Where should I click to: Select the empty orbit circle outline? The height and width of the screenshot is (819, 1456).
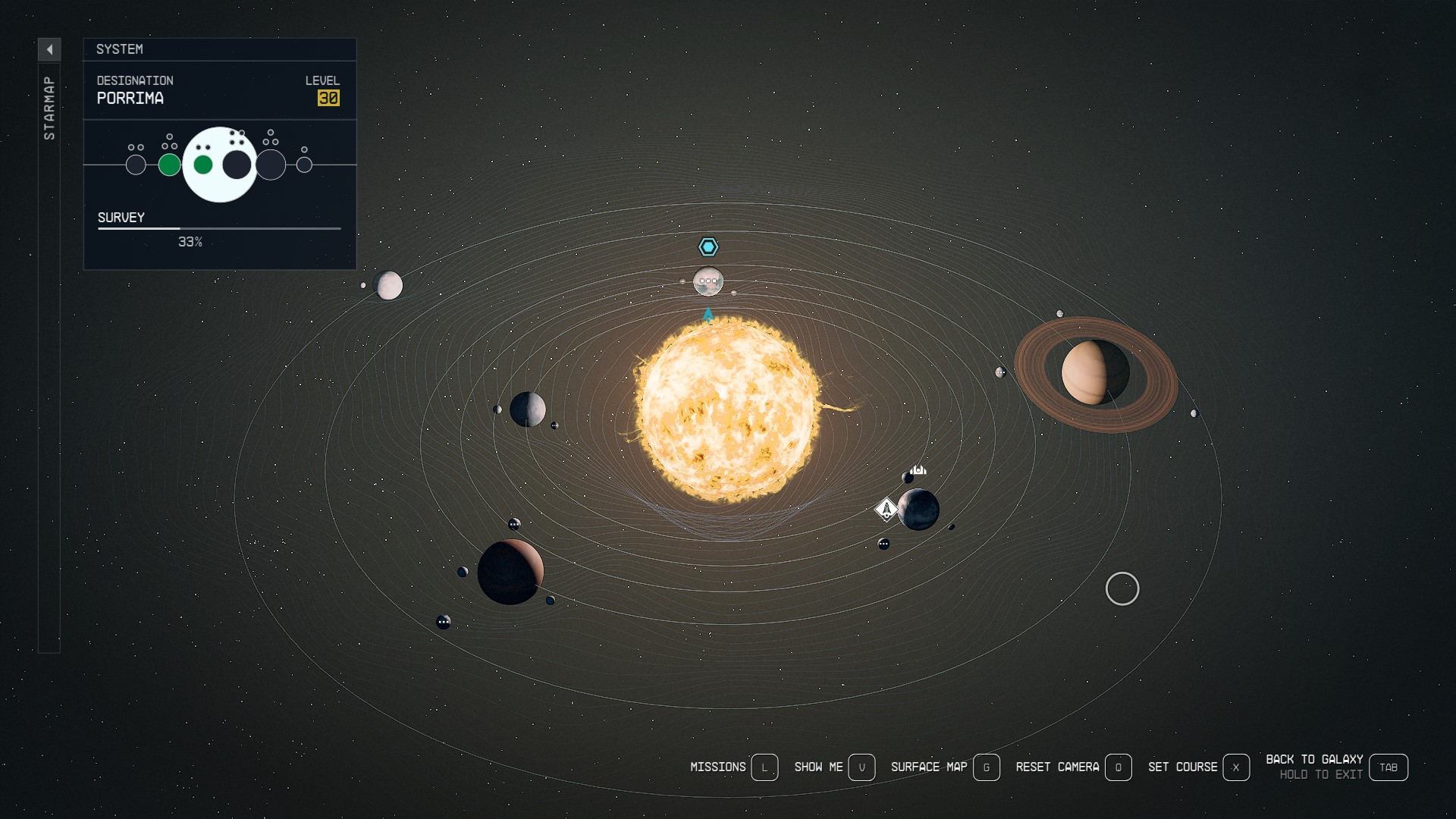click(x=1123, y=588)
